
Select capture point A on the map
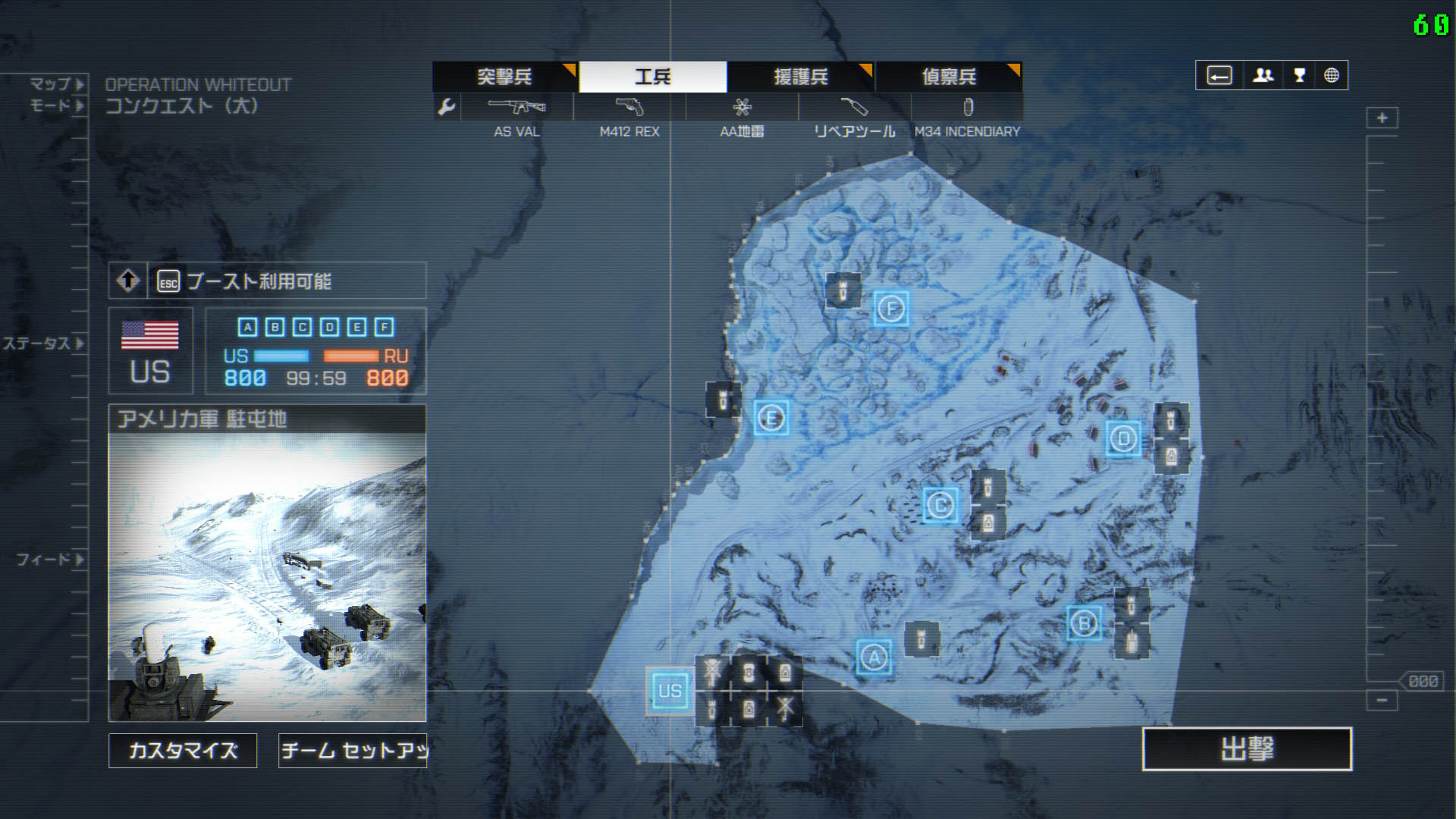click(874, 657)
